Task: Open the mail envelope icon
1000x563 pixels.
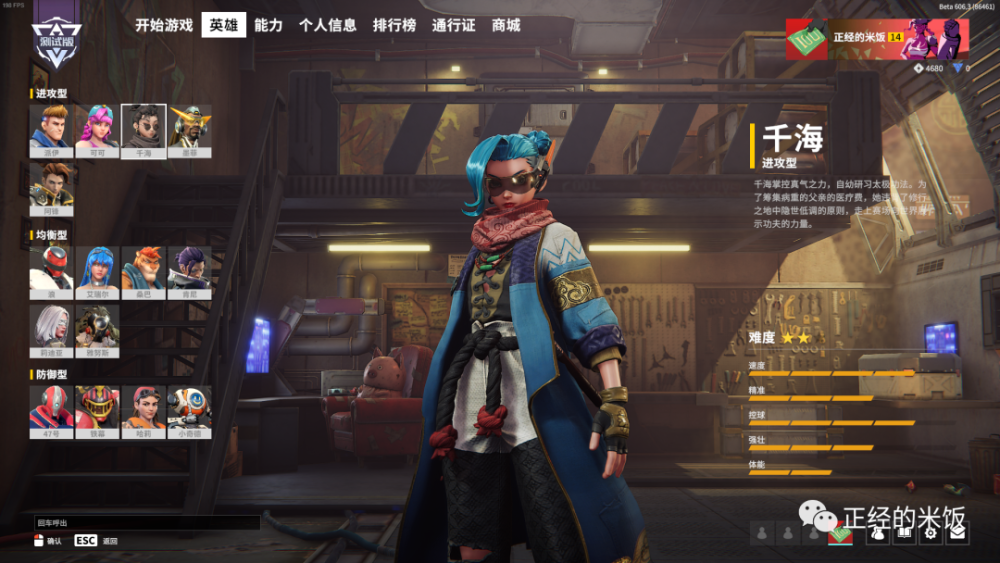Action: (957, 533)
